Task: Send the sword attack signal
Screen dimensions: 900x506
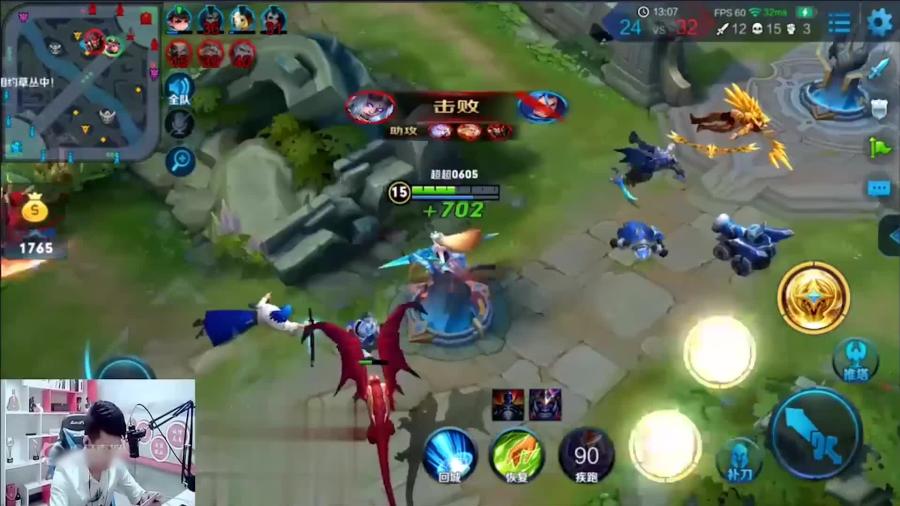Action: (879, 68)
